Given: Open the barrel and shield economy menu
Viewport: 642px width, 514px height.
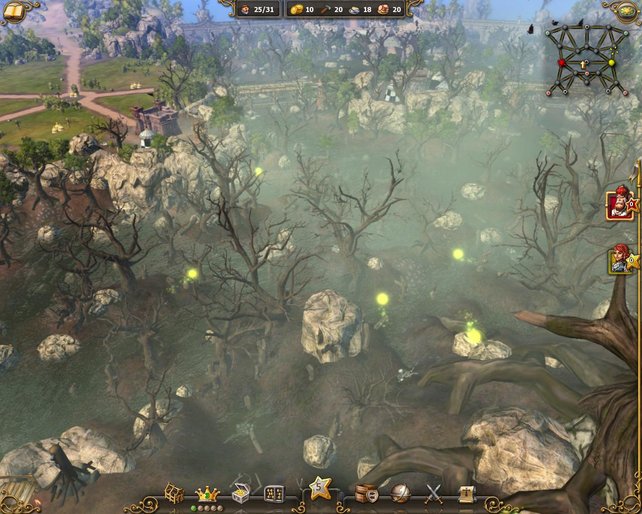Looking at the screenshot, I should (x=367, y=493).
